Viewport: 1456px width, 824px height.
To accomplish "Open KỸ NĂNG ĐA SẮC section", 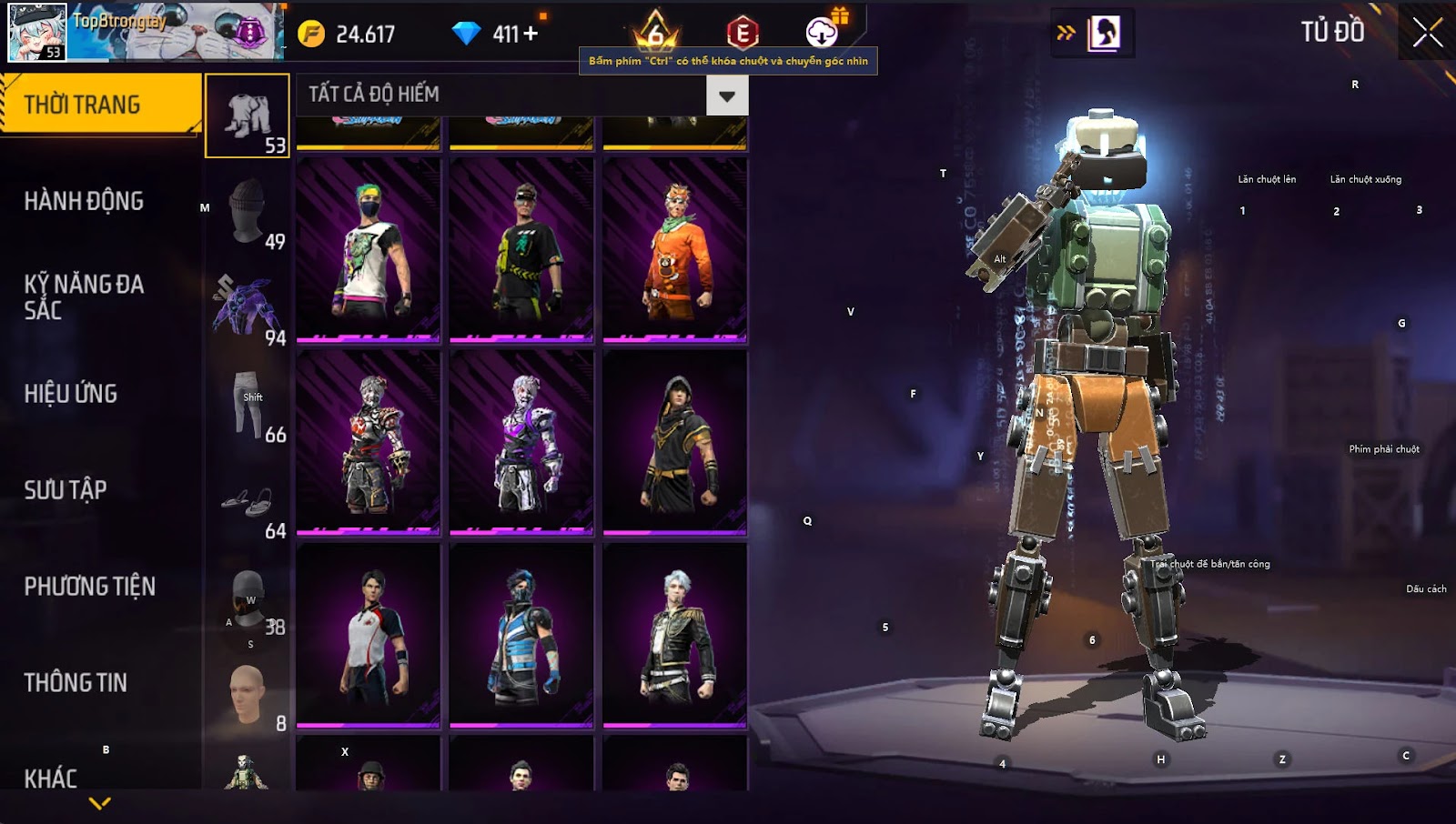I will [84, 297].
